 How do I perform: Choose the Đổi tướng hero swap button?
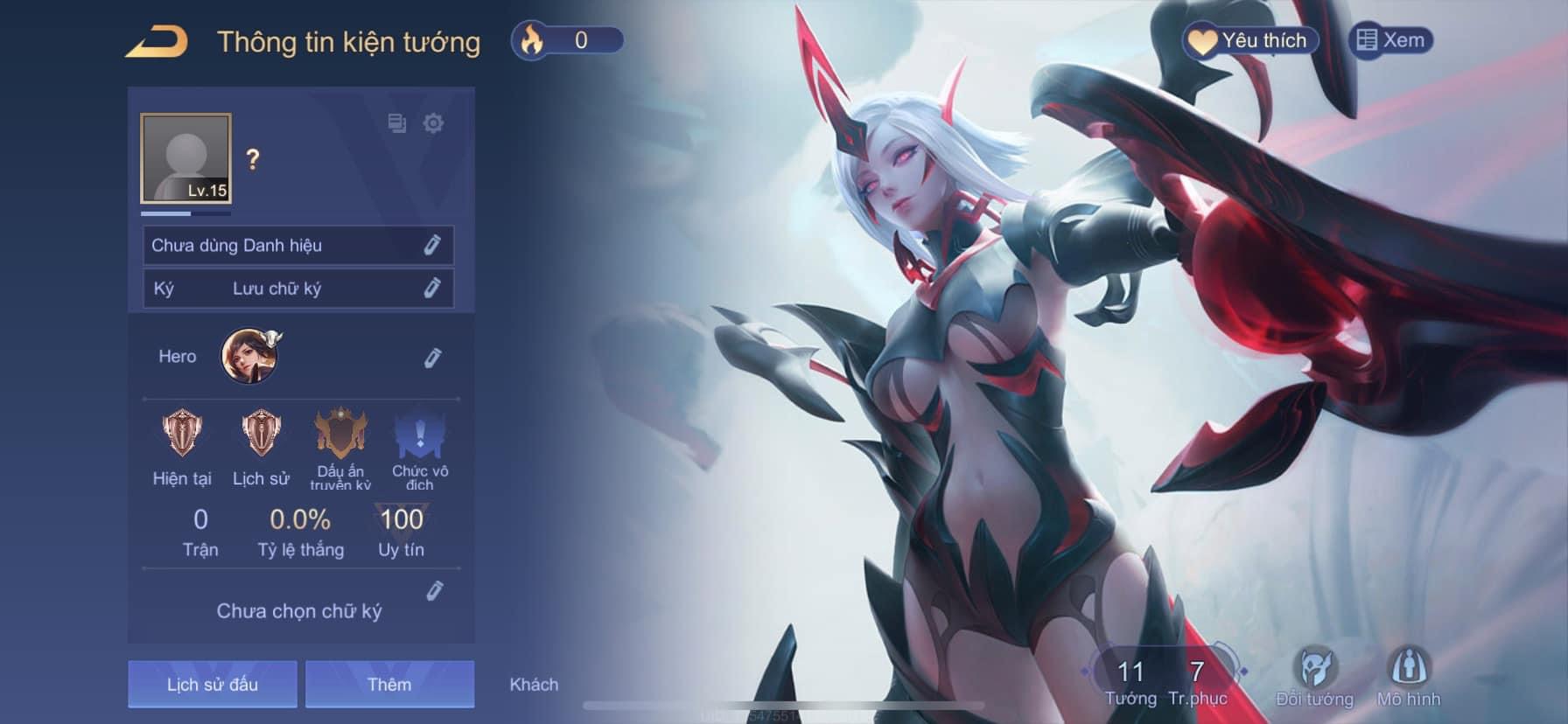[x=1314, y=678]
